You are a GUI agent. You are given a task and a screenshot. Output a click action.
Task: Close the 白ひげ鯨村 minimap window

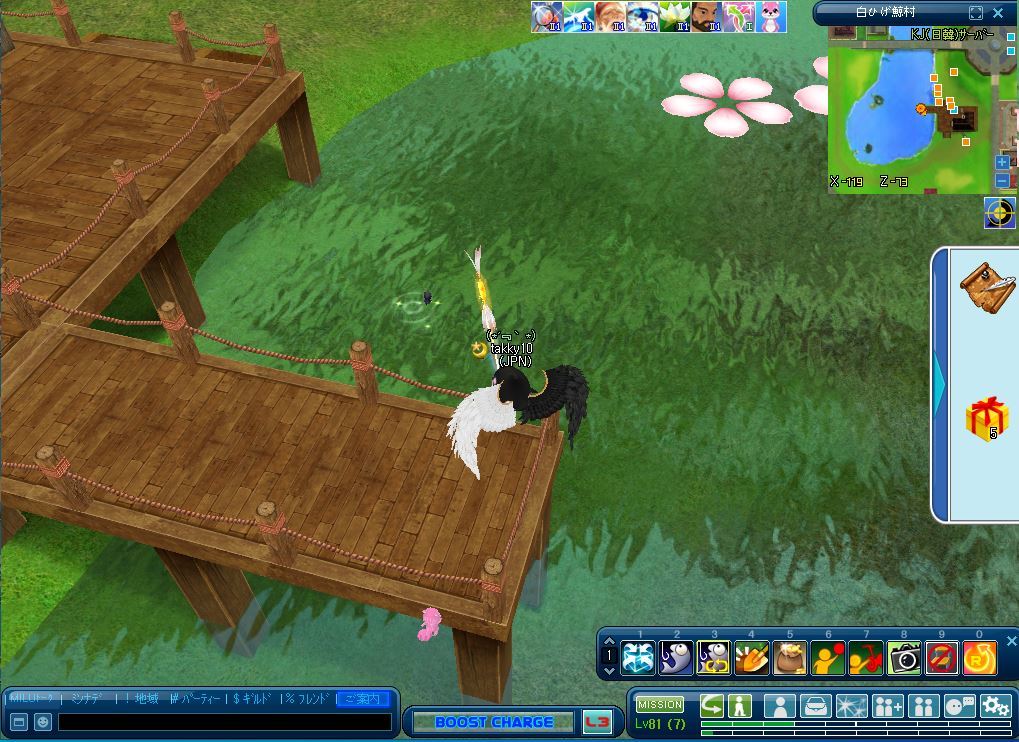click(998, 13)
